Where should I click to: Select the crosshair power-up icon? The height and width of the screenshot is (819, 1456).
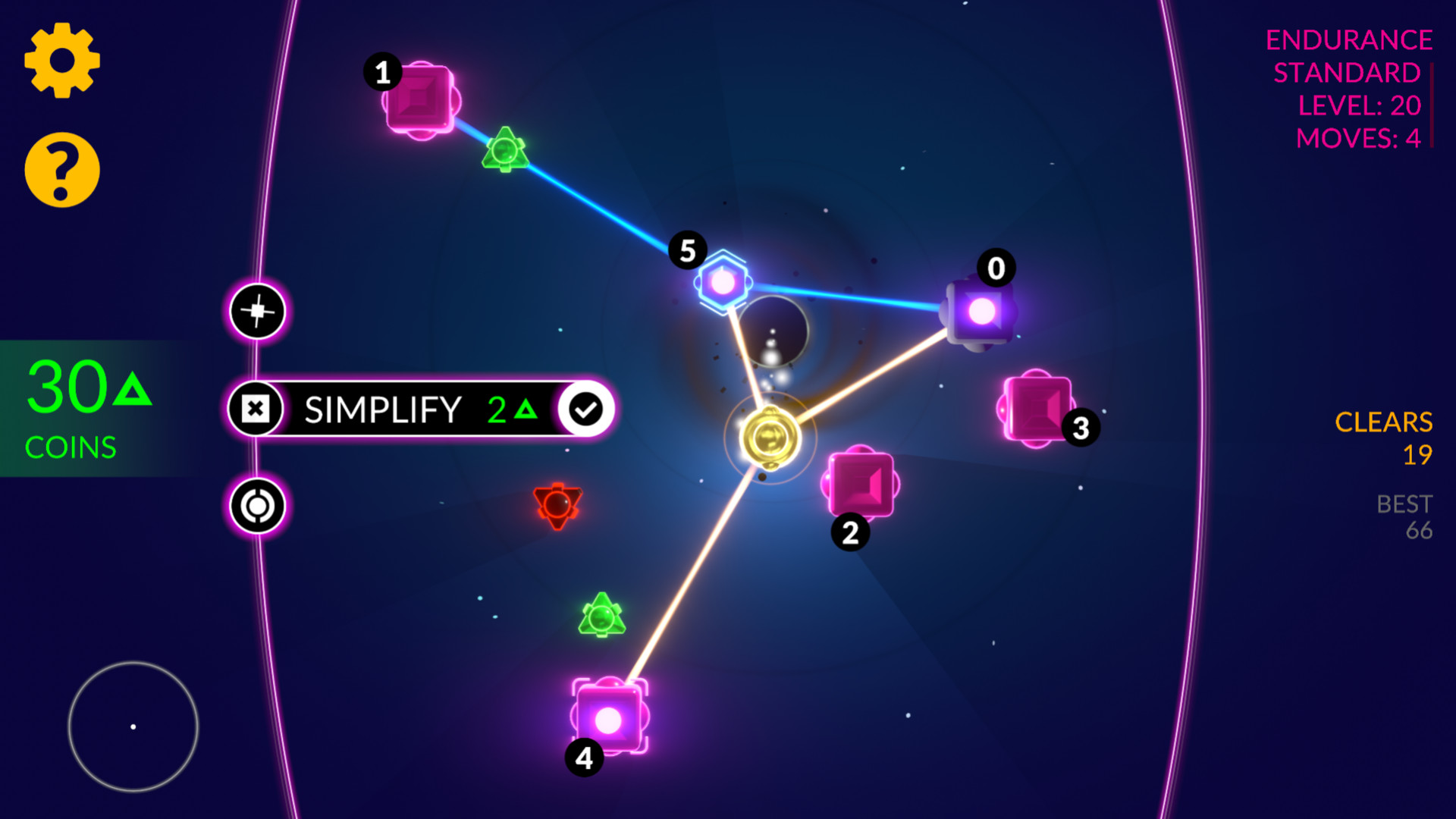[257, 312]
